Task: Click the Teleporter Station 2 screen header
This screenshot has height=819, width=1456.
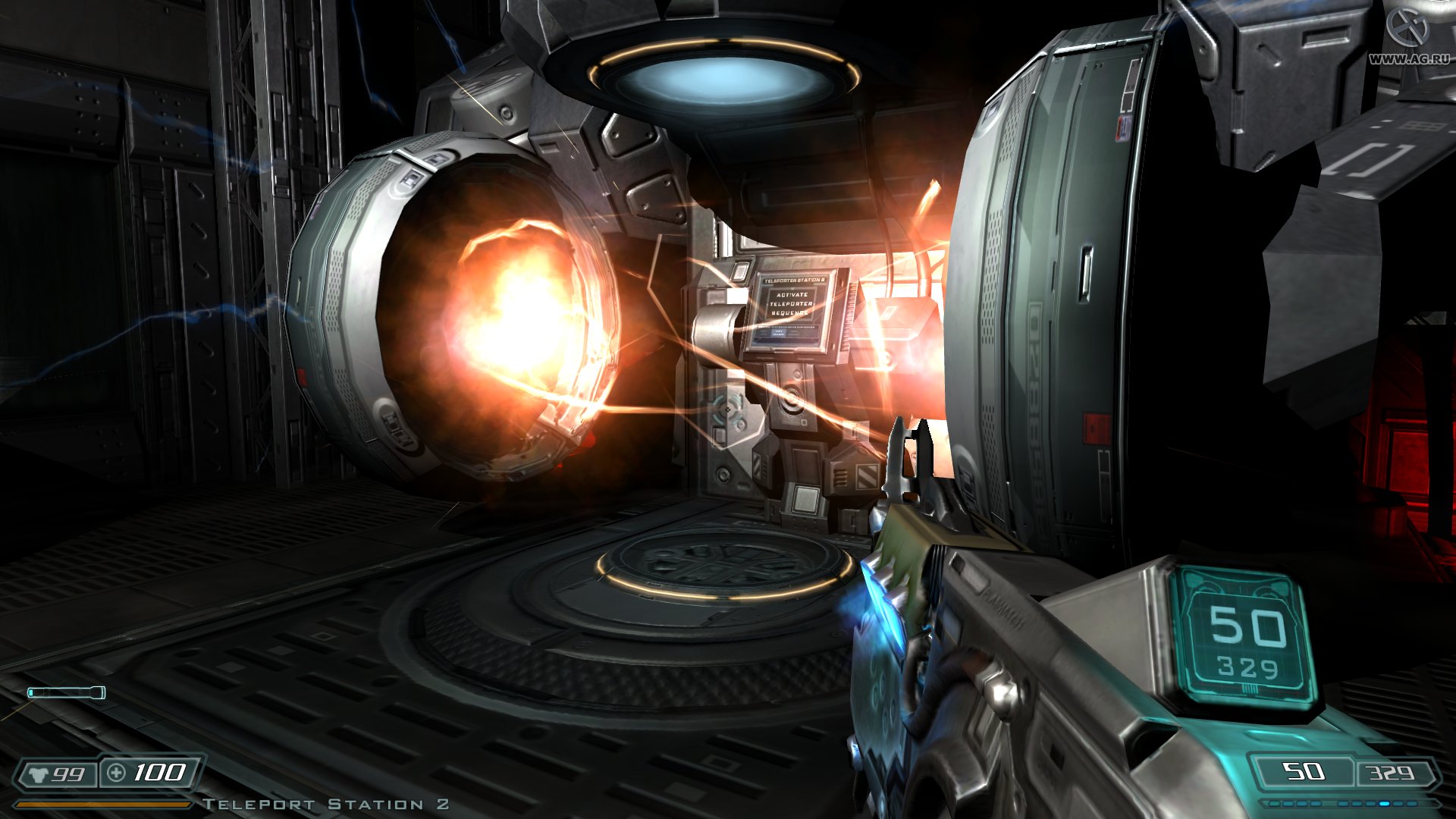Action: pos(794,279)
